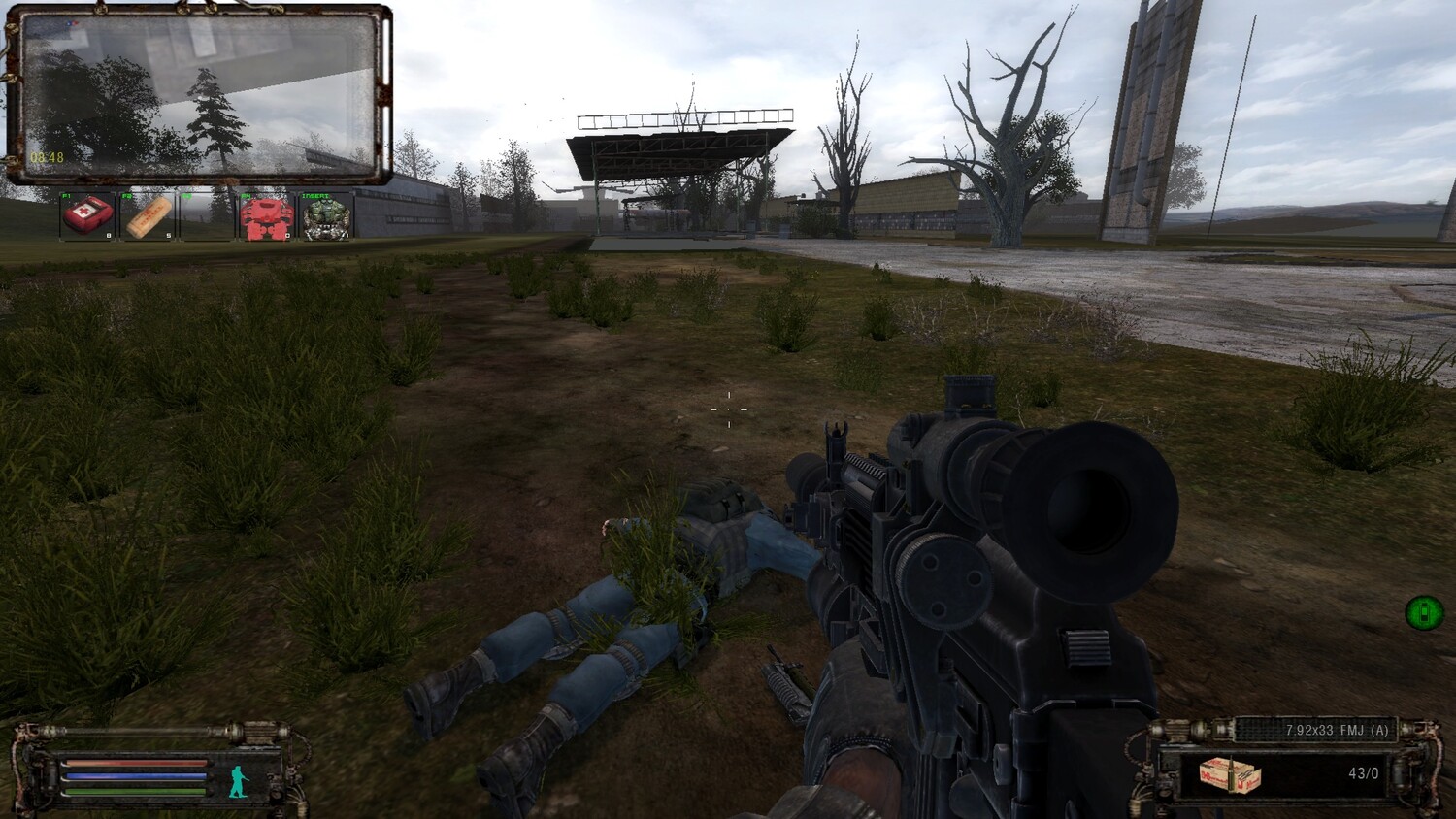Open the minimap in the rusty frame
Screen dimensions: 1456x819
(x=198, y=94)
